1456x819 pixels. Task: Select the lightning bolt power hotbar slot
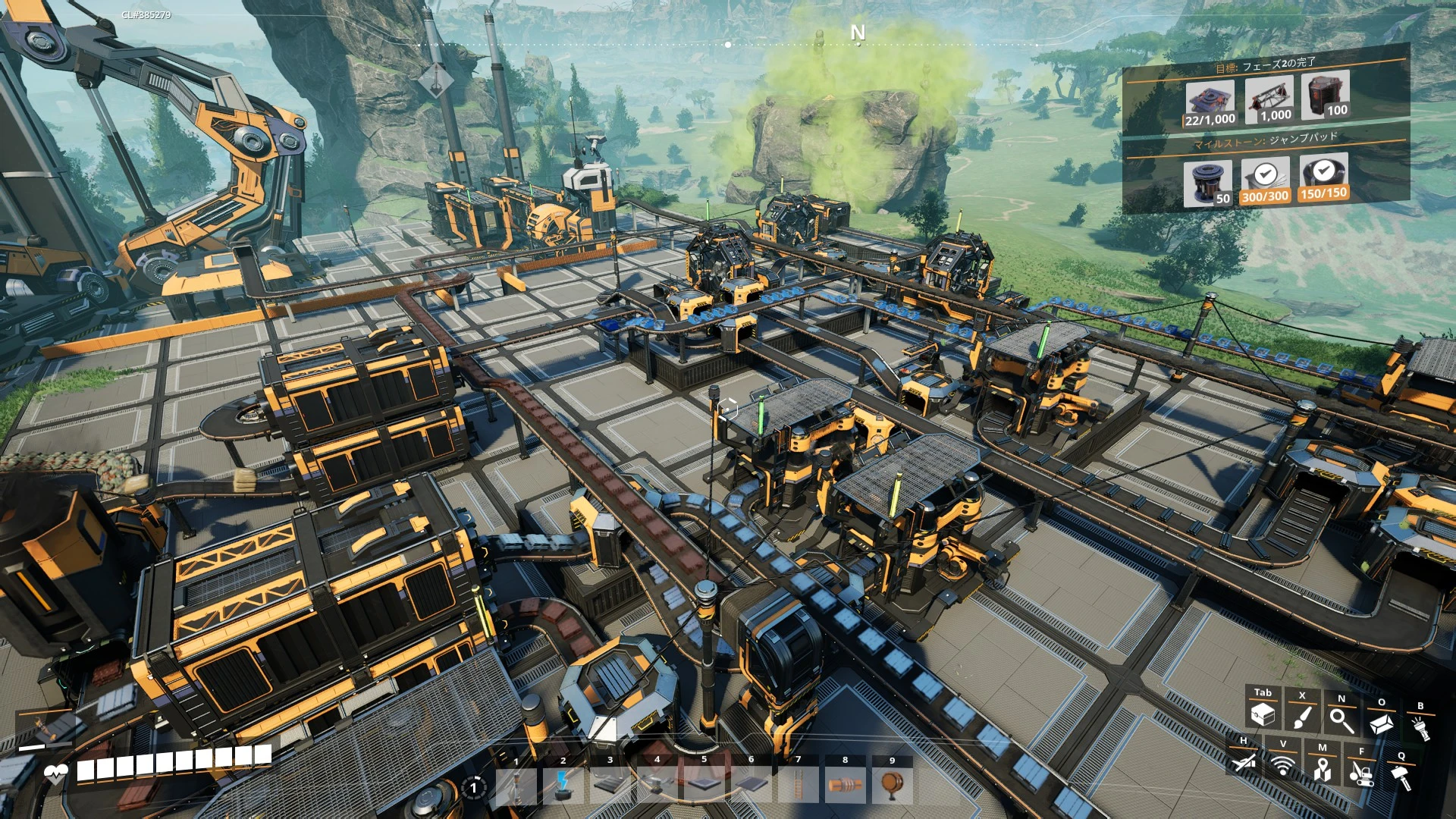pos(563,786)
